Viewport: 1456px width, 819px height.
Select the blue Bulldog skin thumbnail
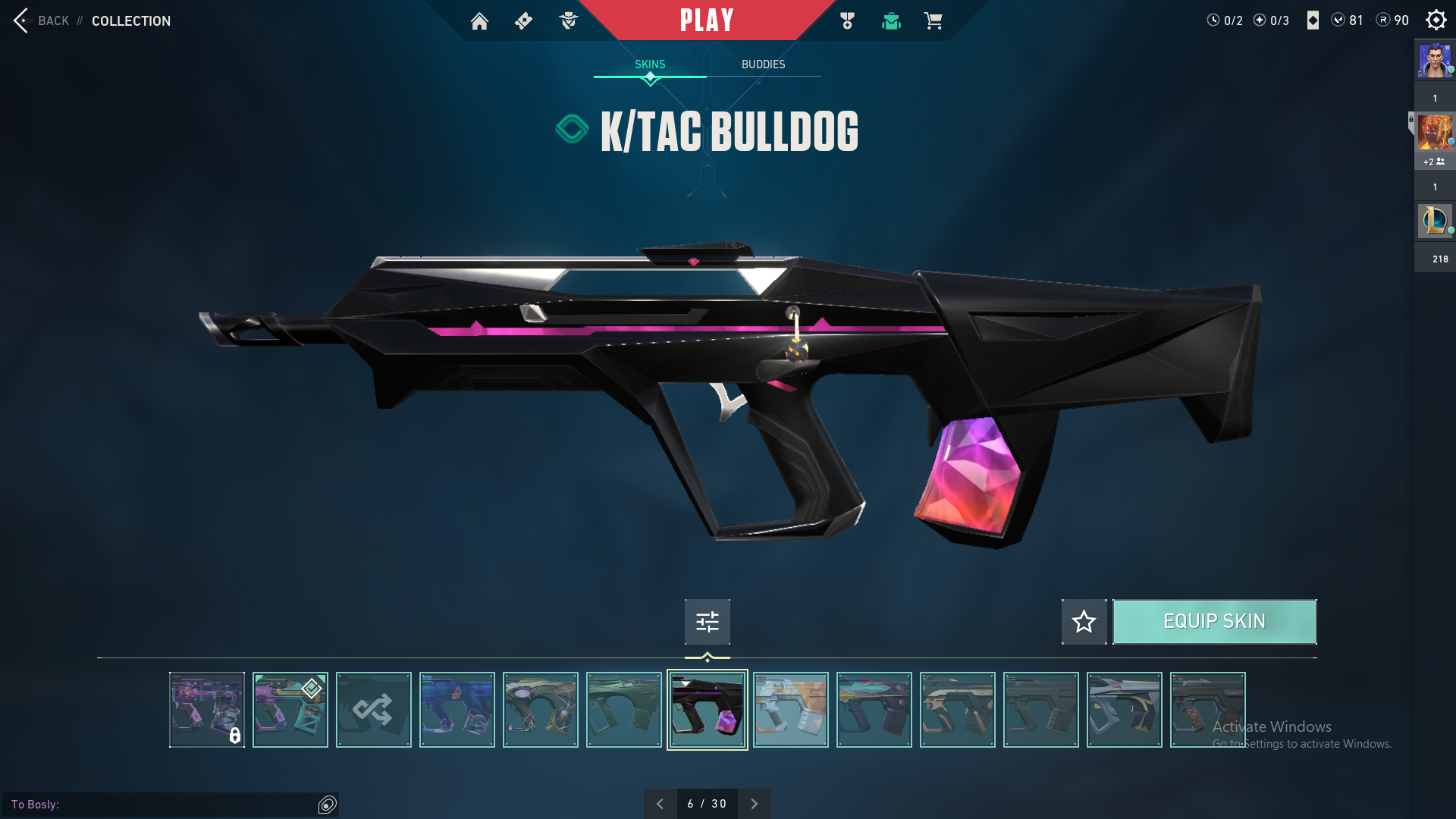click(457, 710)
